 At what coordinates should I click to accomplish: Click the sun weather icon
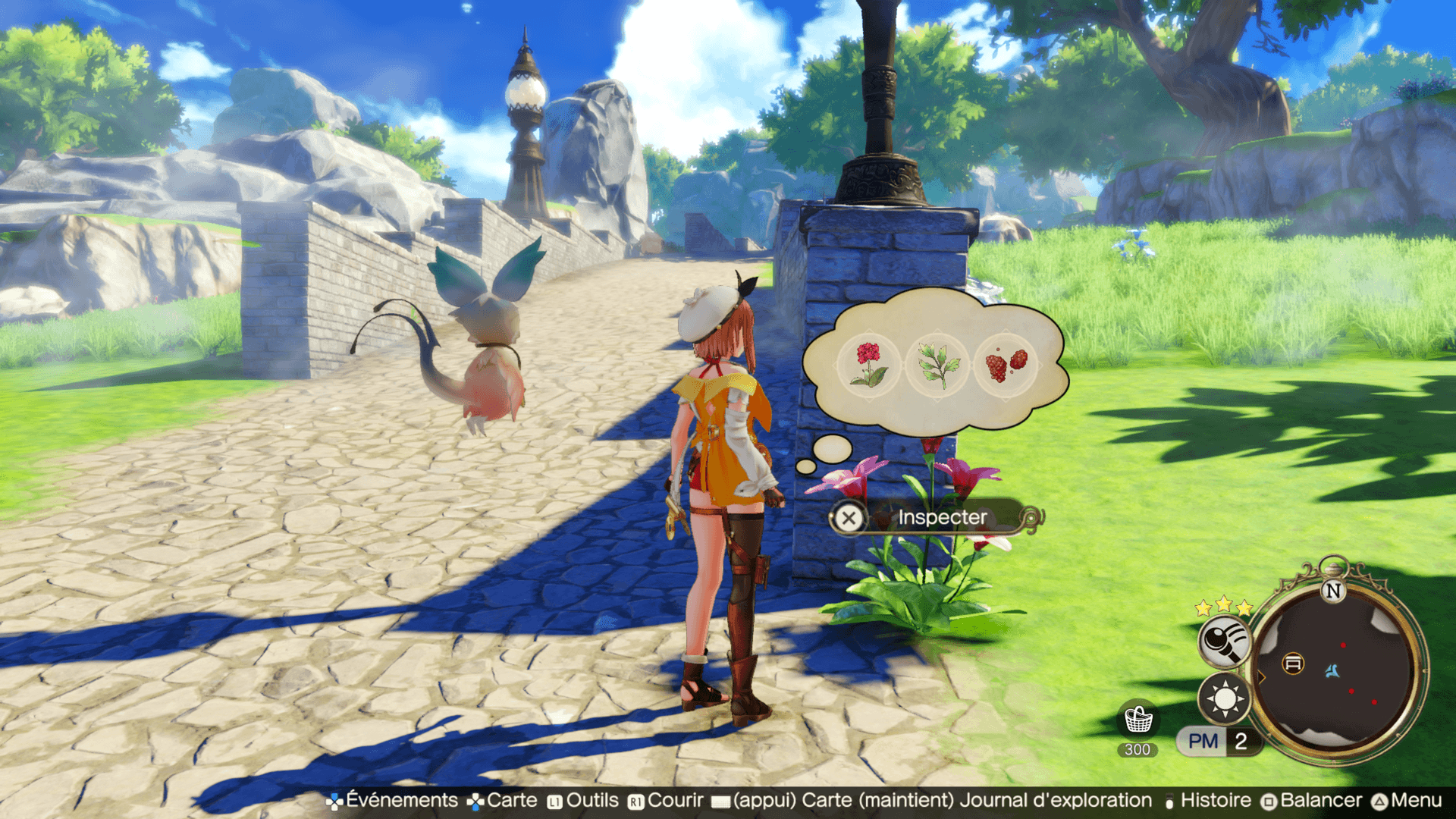(1224, 698)
